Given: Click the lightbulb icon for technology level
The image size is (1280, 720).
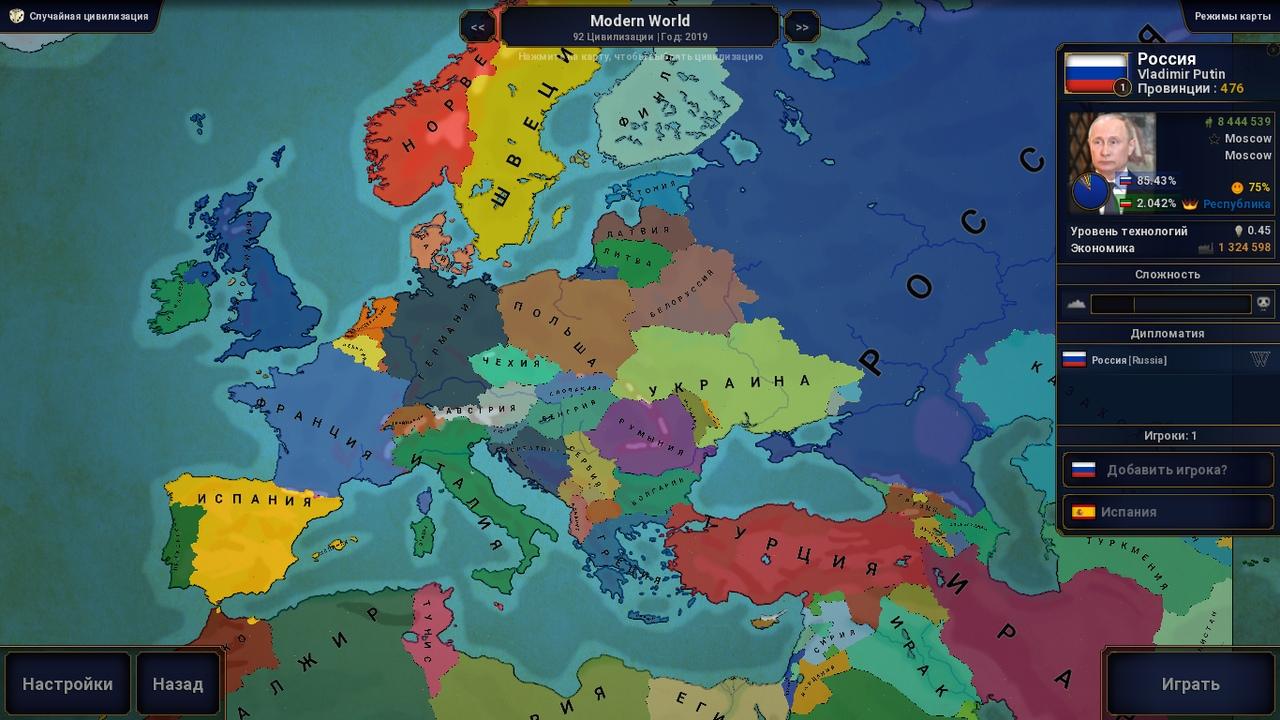Looking at the screenshot, I should 1238,230.
